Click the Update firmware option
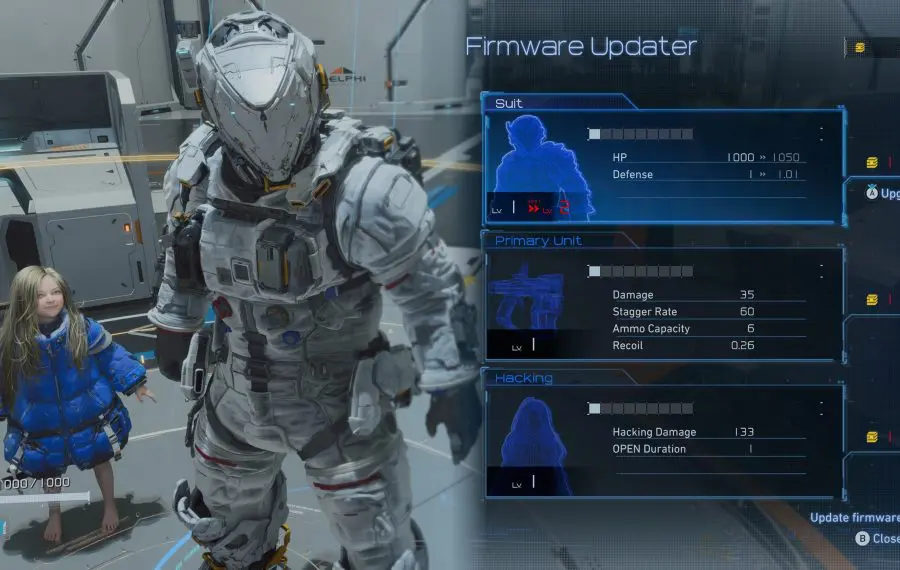The width and height of the screenshot is (900, 570). tap(855, 518)
